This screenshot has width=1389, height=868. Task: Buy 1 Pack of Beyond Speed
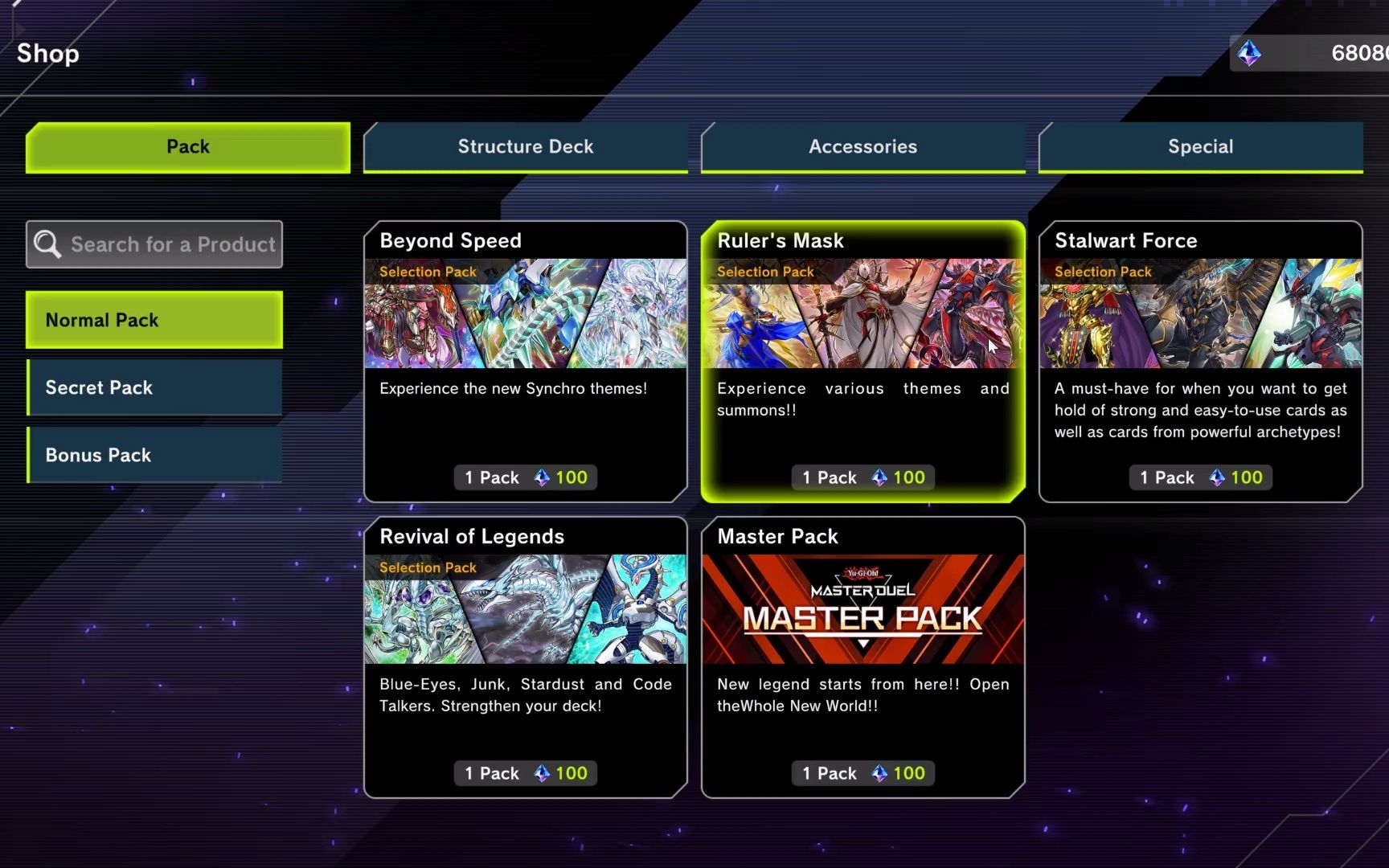pyautogui.click(x=525, y=477)
